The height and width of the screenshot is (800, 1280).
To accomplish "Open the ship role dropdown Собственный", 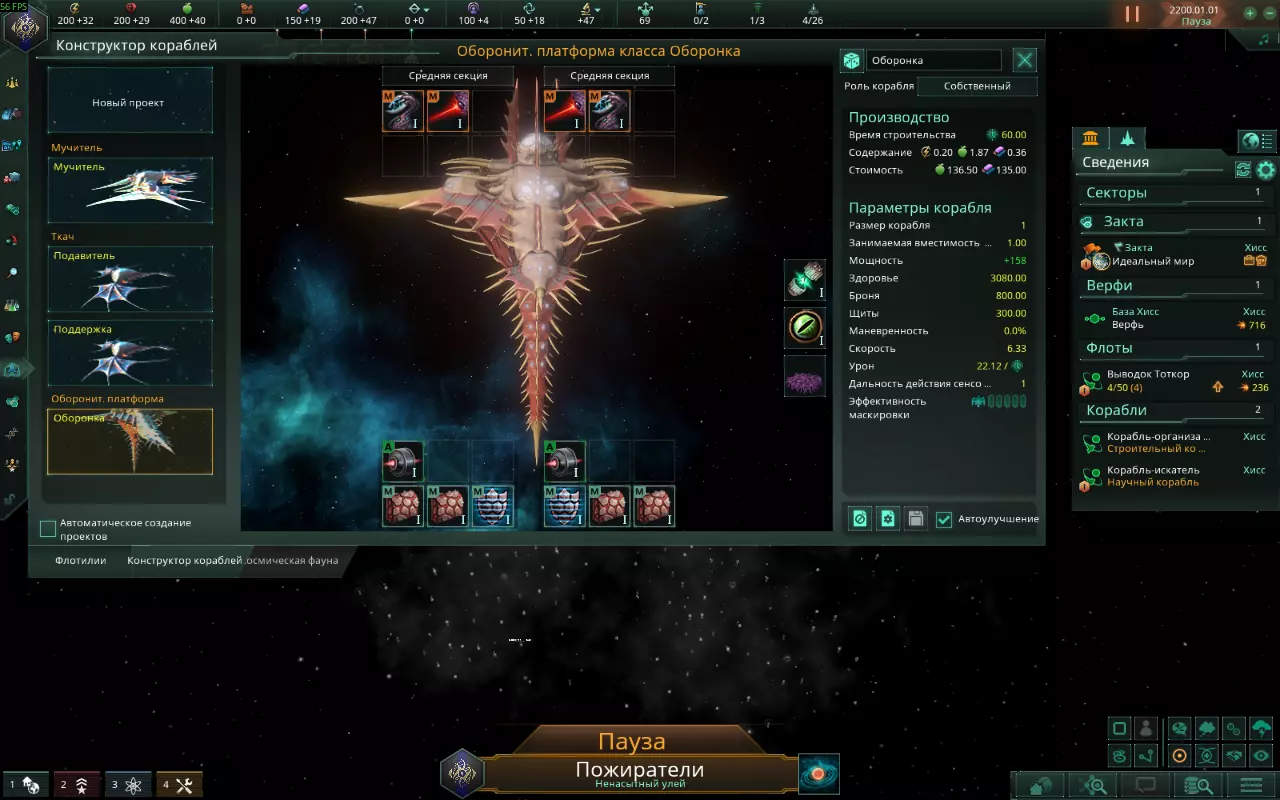I will 975,86.
